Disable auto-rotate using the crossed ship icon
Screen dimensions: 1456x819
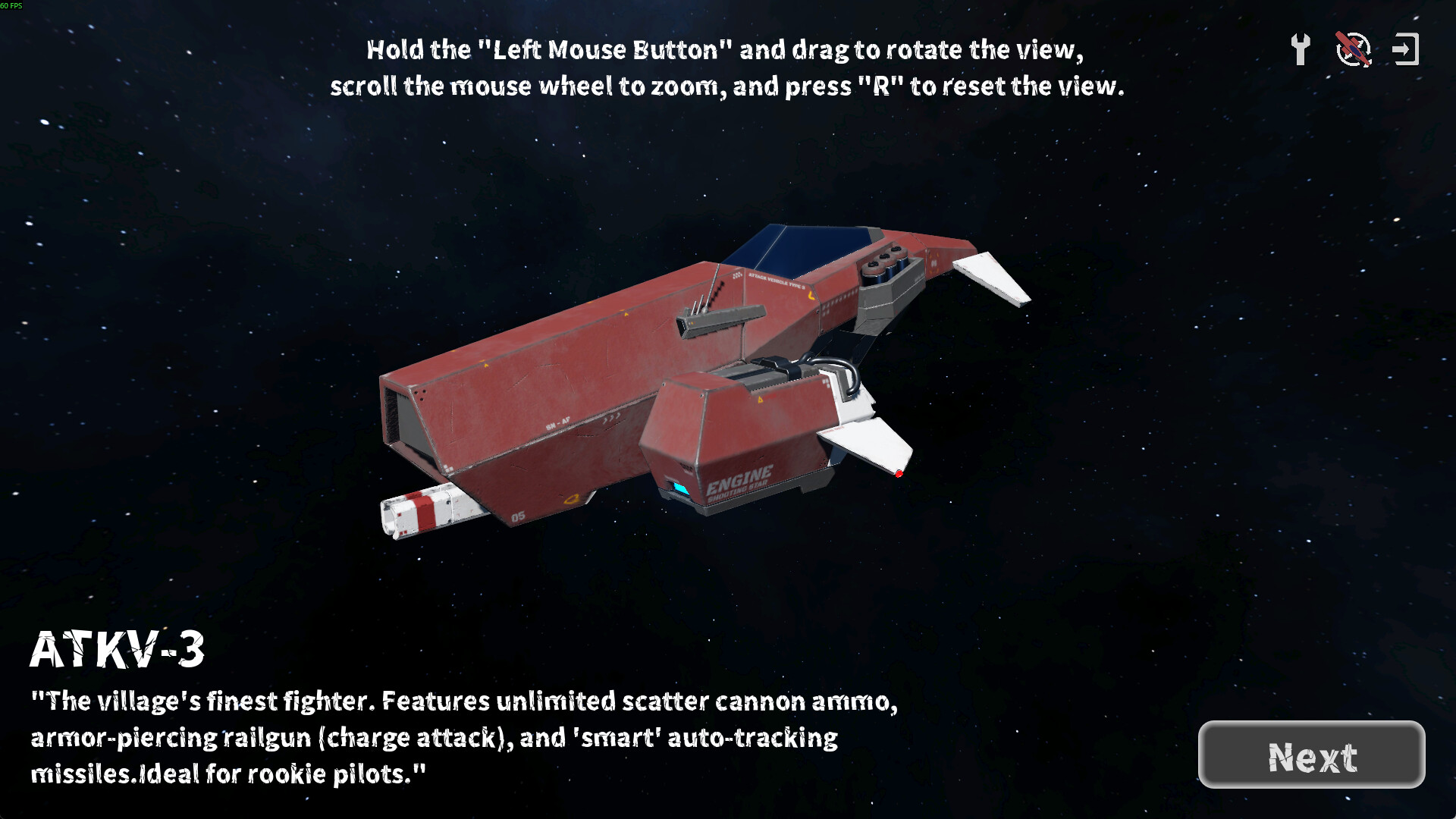click(x=1353, y=49)
